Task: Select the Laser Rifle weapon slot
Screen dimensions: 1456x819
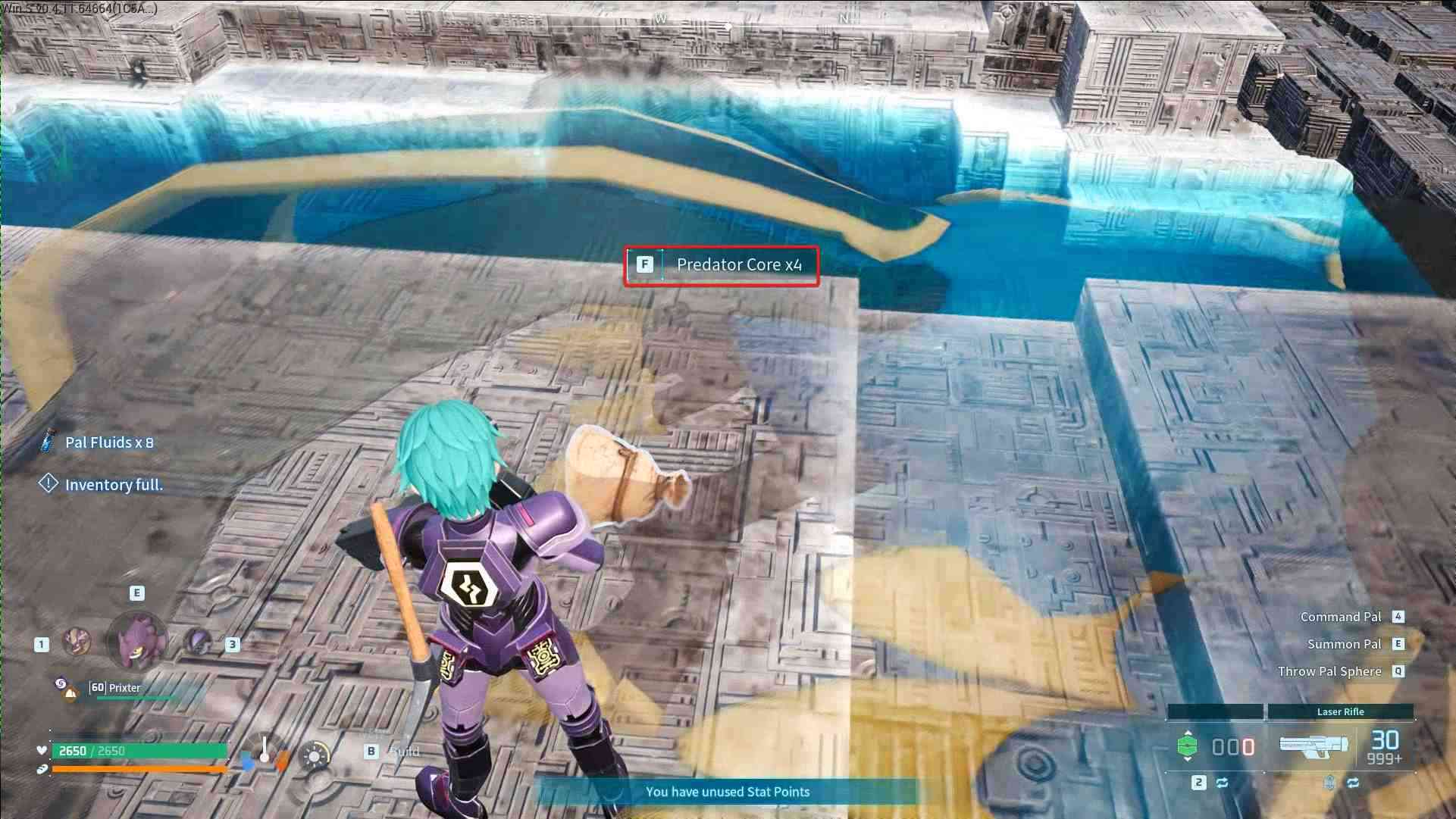Action: pos(1314,745)
